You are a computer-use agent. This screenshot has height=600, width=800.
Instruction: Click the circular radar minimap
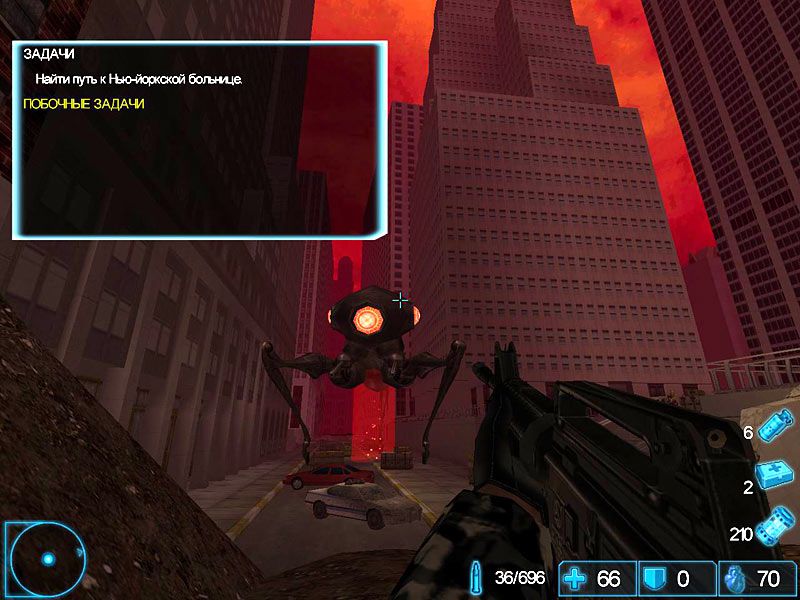tap(44, 556)
